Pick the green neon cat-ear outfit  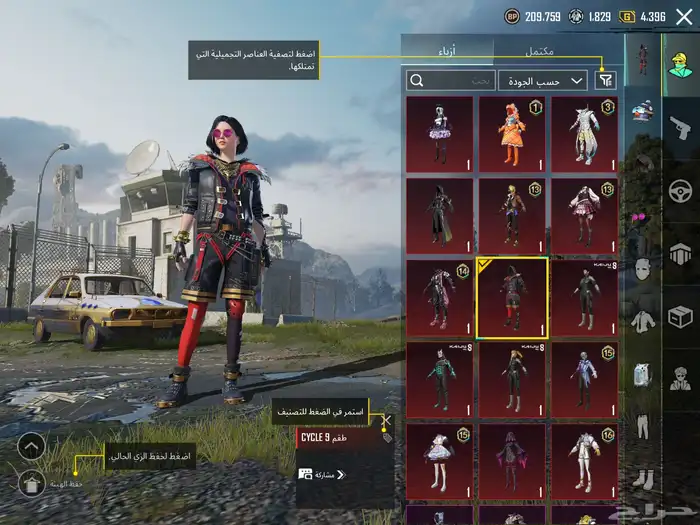440,379
